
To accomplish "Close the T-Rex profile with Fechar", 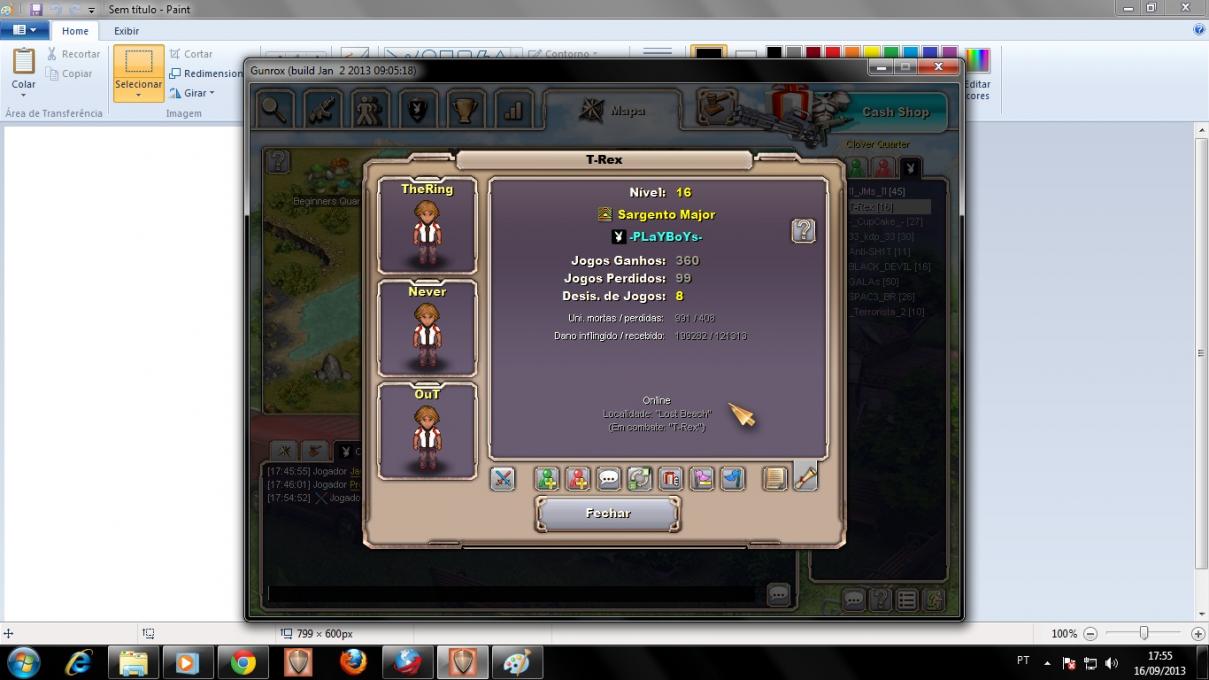I will coord(608,513).
